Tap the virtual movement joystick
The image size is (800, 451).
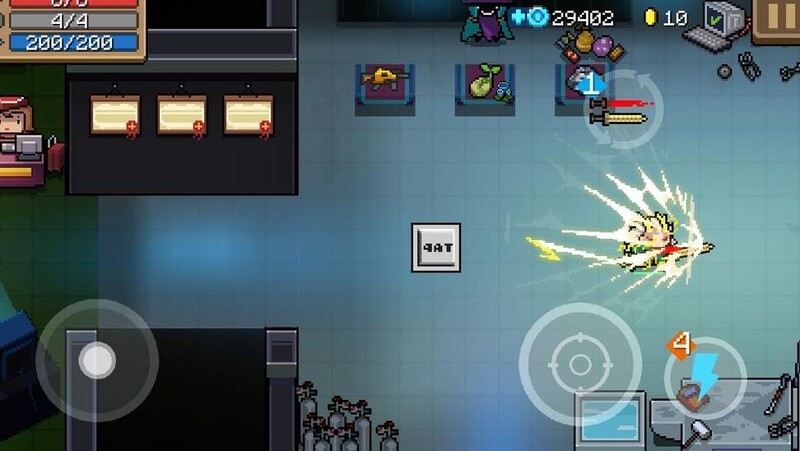pos(97,360)
